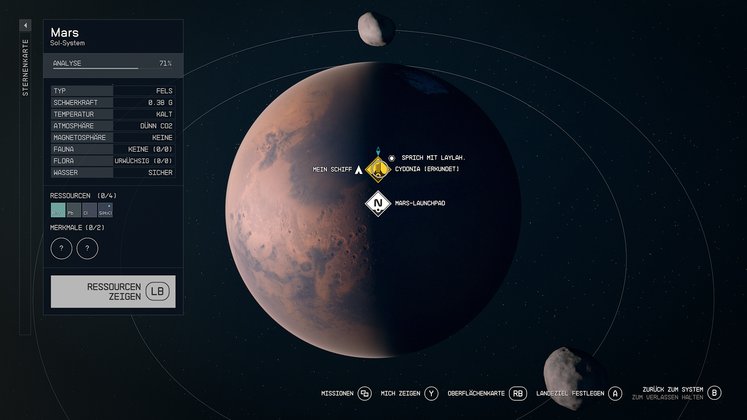Choose the Mars-Launchpad marker
Image resolution: width=747 pixels, height=420 pixels.
coord(378,204)
